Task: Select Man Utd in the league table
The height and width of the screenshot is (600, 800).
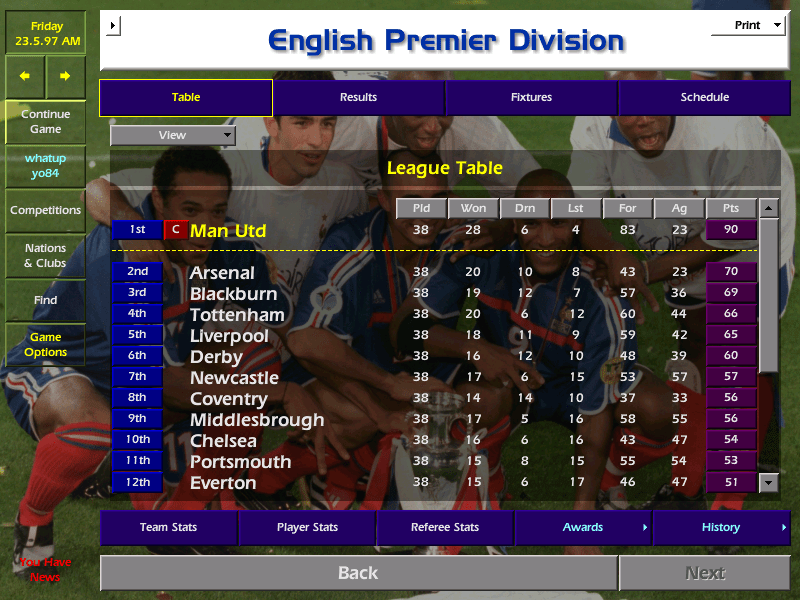Action: pyautogui.click(x=228, y=231)
